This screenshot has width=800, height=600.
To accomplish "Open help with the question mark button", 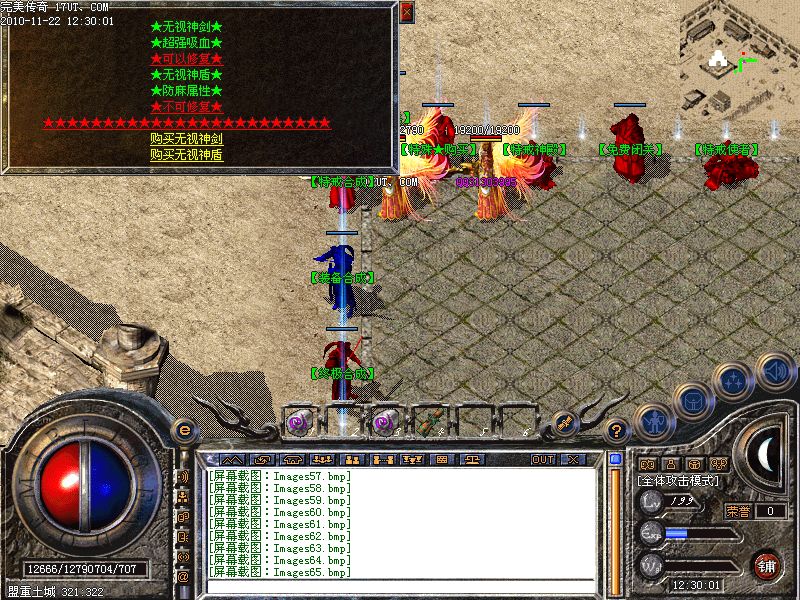I will [617, 431].
